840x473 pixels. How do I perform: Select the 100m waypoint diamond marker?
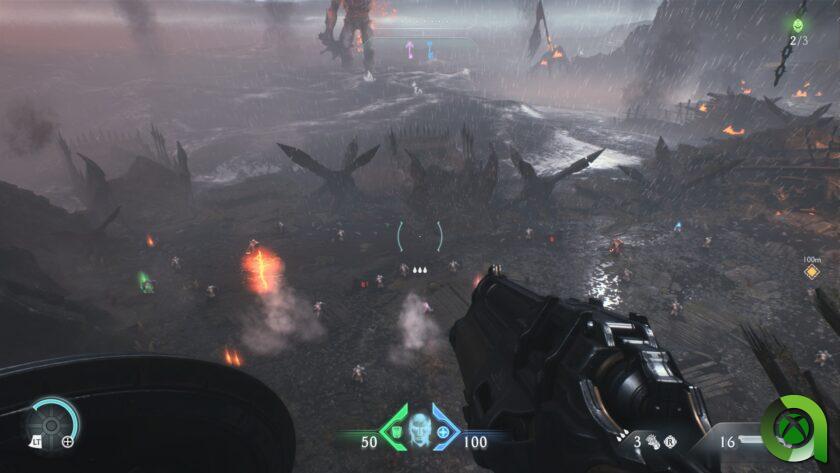pos(812,270)
